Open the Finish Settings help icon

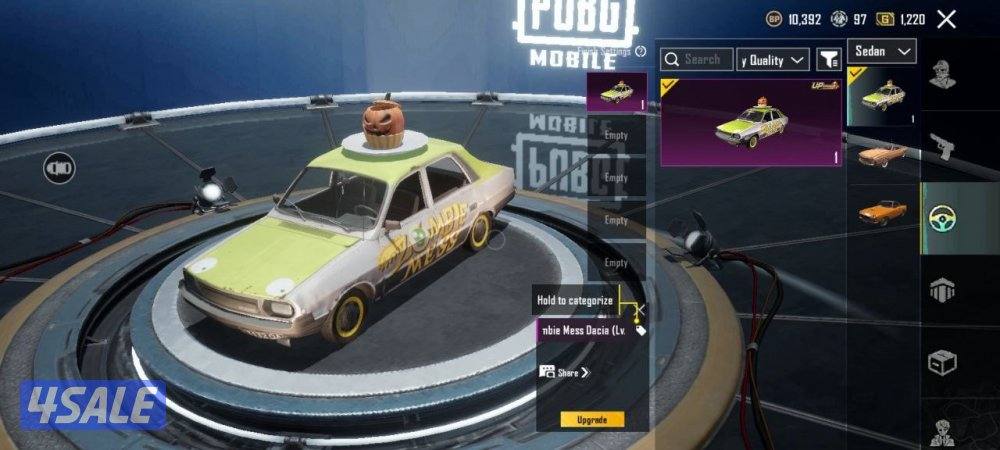click(x=640, y=51)
